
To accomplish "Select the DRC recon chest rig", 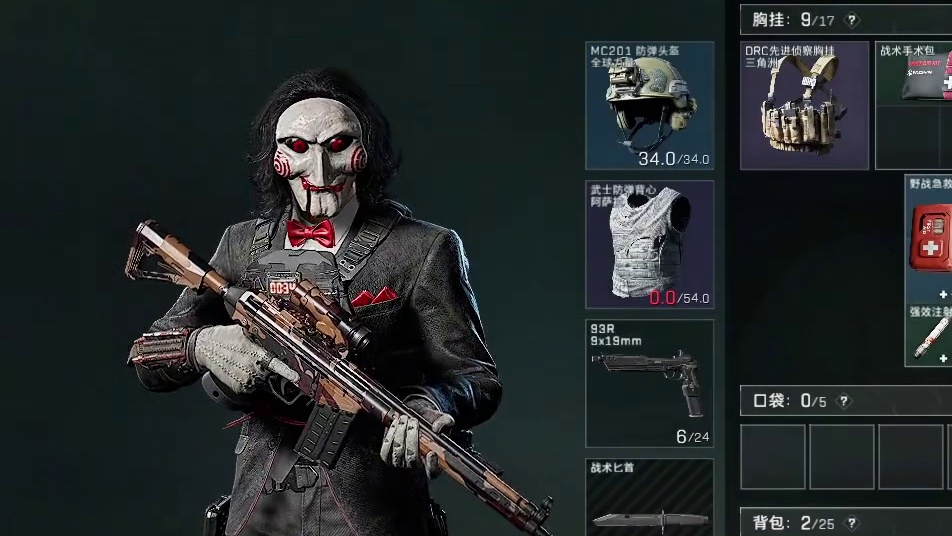I will click(x=804, y=106).
